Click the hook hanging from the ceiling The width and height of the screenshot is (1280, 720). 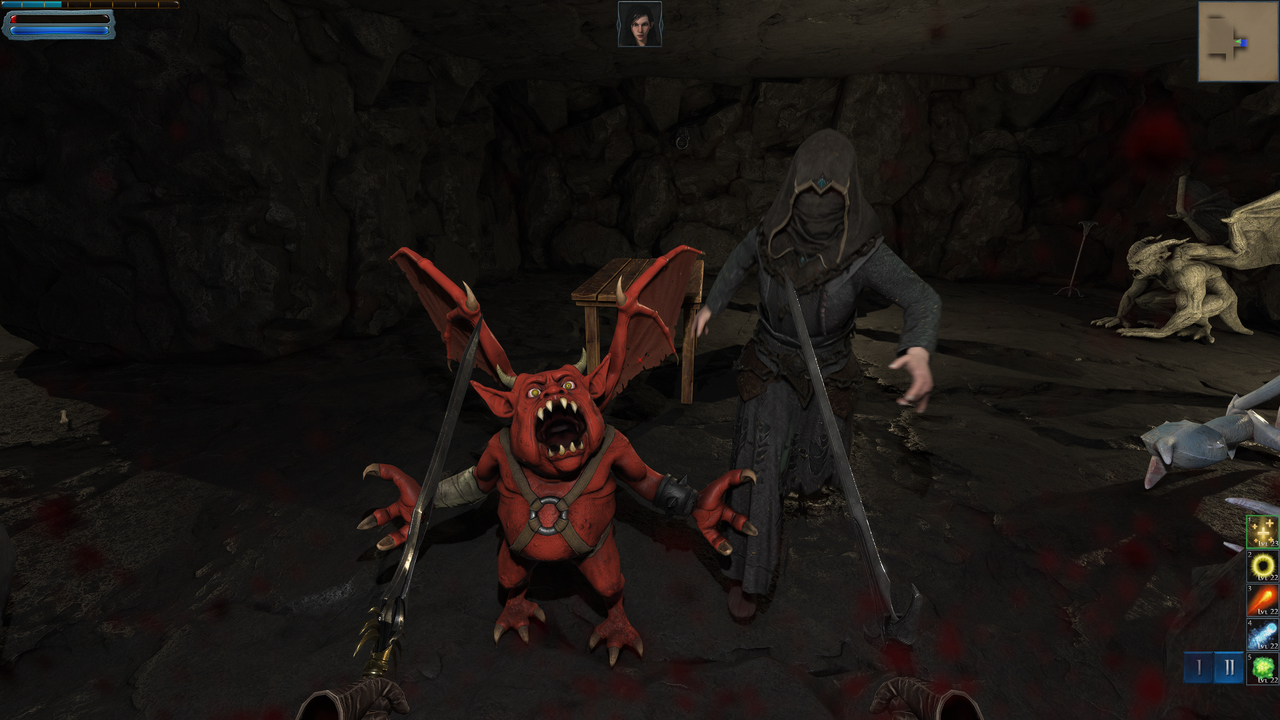680,143
